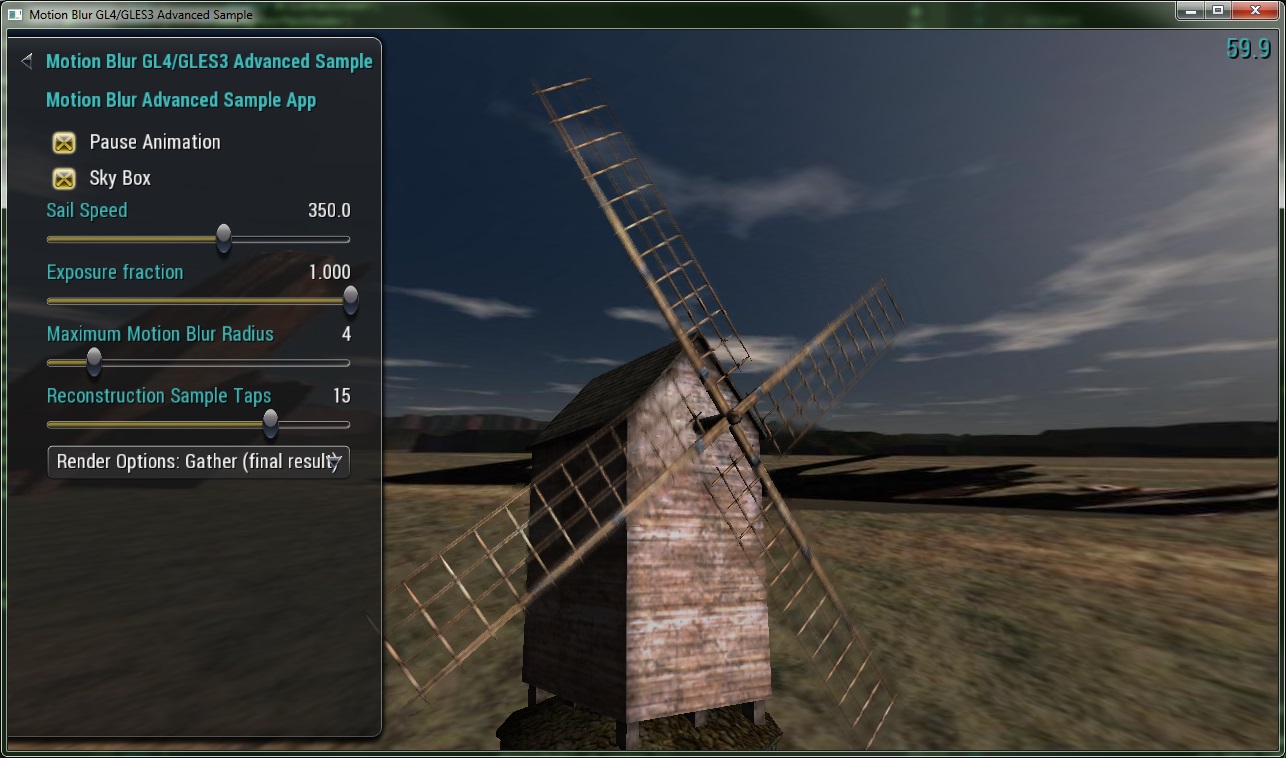Click the Sky Box checkbox icon

coord(64,178)
